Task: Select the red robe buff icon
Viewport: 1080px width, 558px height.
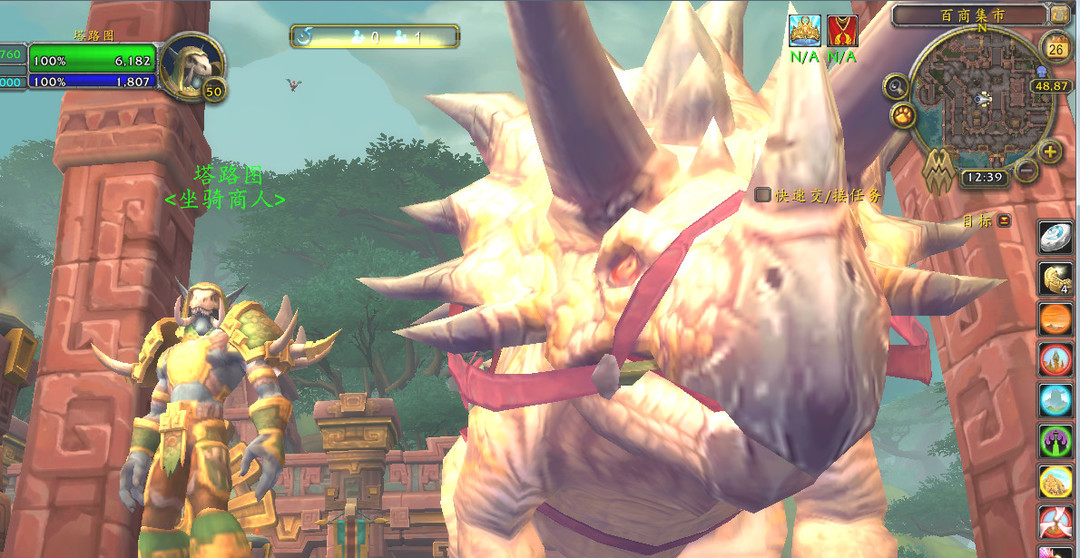Action: point(842,31)
